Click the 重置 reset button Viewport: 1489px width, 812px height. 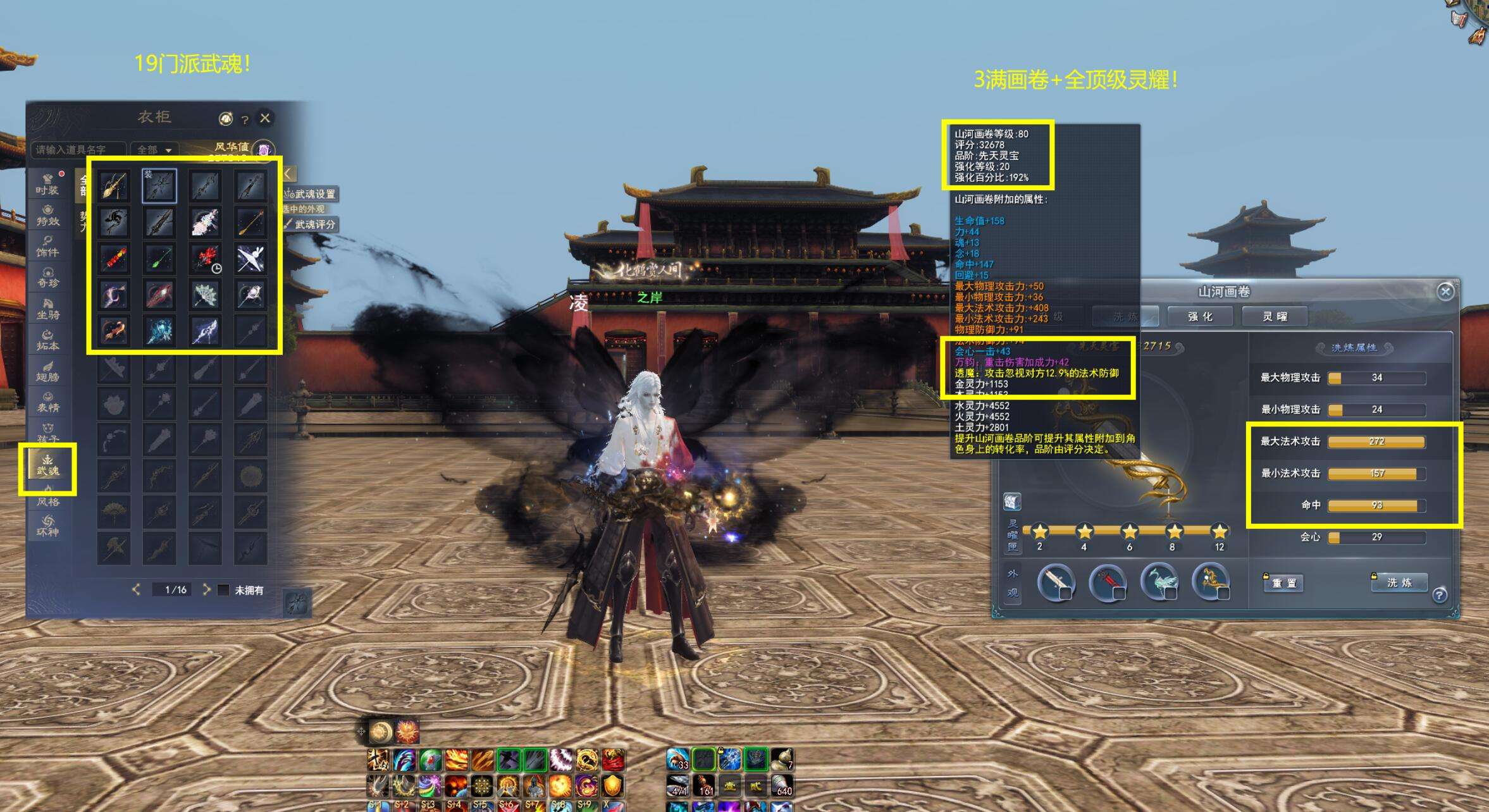1284,583
